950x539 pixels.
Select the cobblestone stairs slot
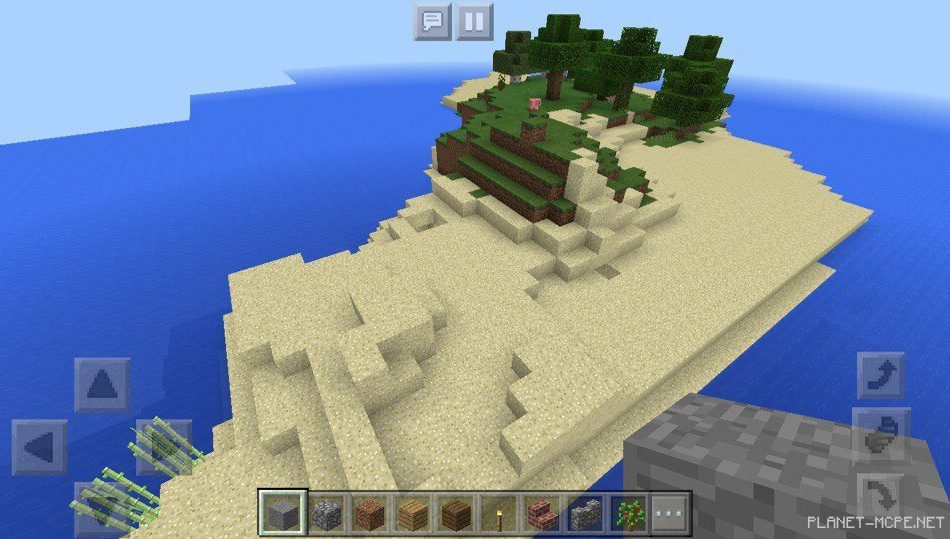tap(583, 514)
